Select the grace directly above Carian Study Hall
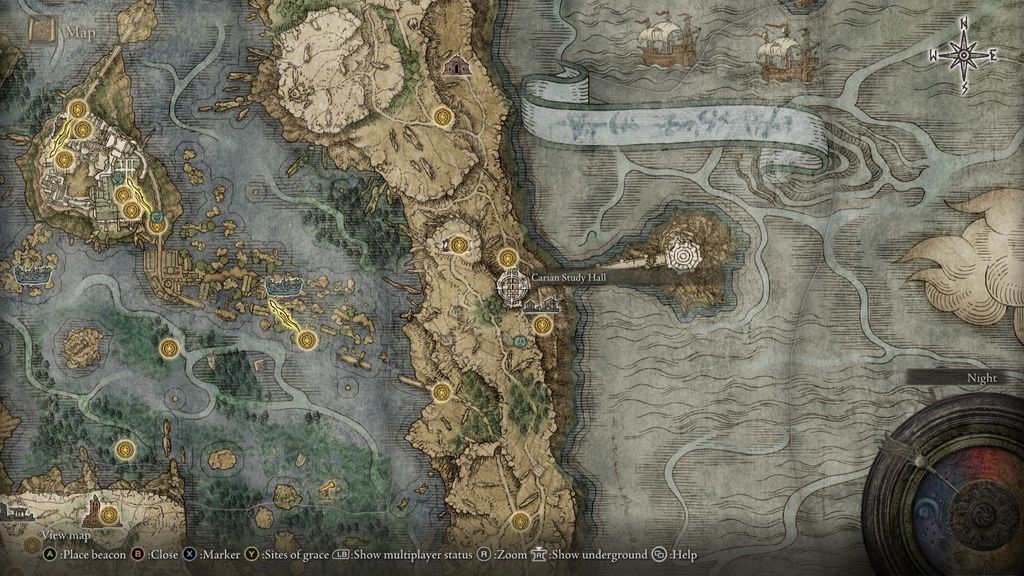The height and width of the screenshot is (576, 1024). [x=508, y=258]
